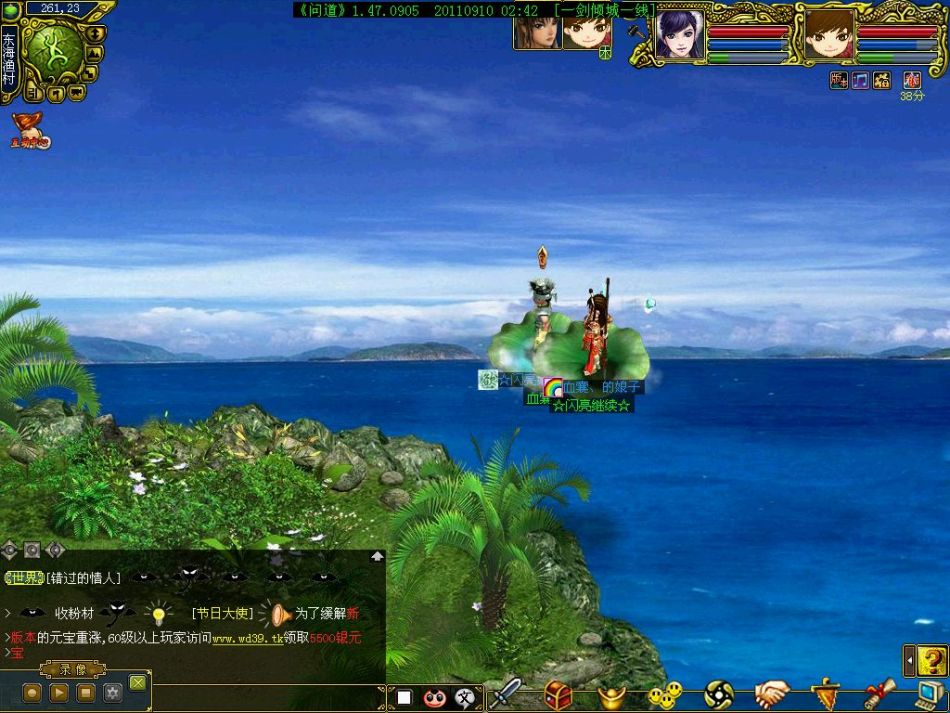Select the female character portrait
This screenshot has width=950, height=713.
[x=680, y=35]
